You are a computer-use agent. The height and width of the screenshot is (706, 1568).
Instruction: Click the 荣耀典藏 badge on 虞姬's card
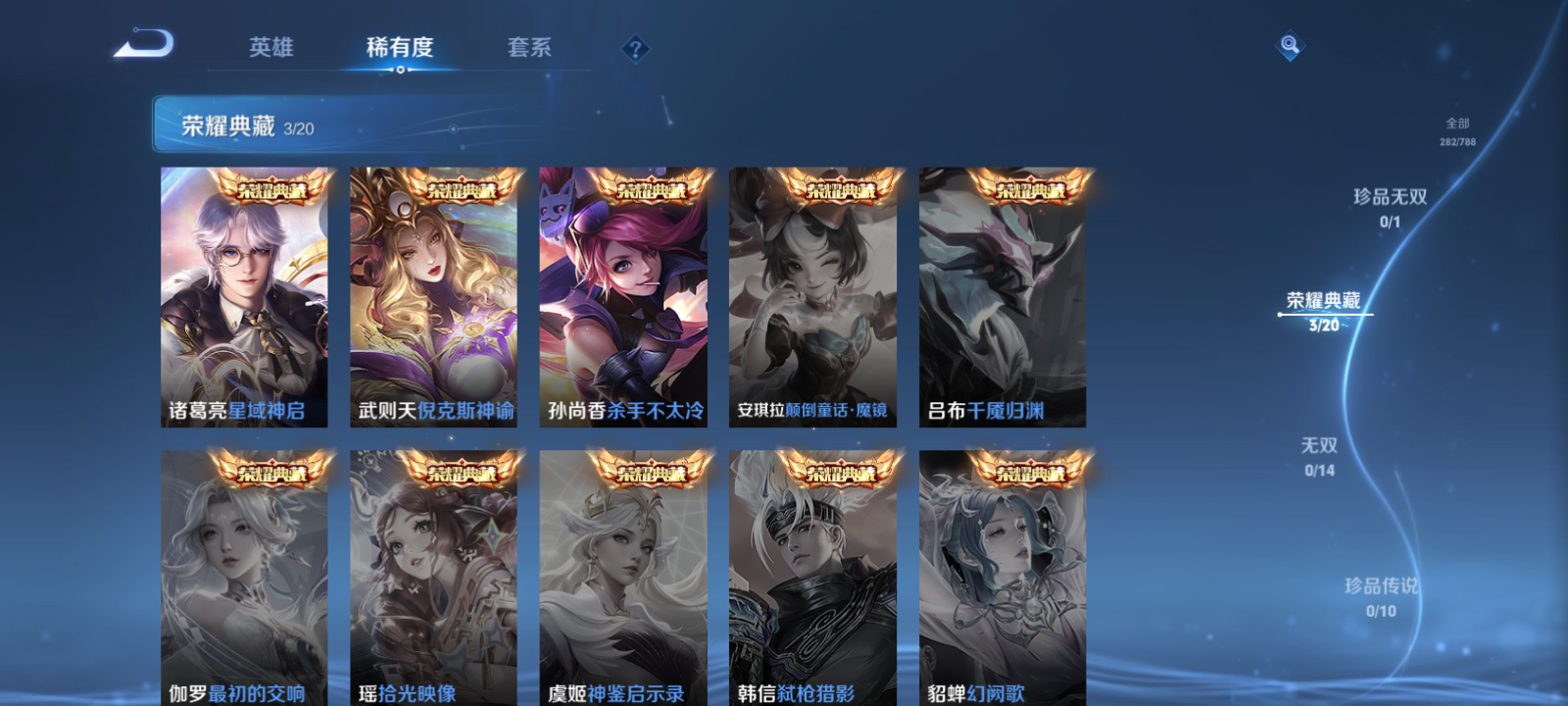pos(651,473)
